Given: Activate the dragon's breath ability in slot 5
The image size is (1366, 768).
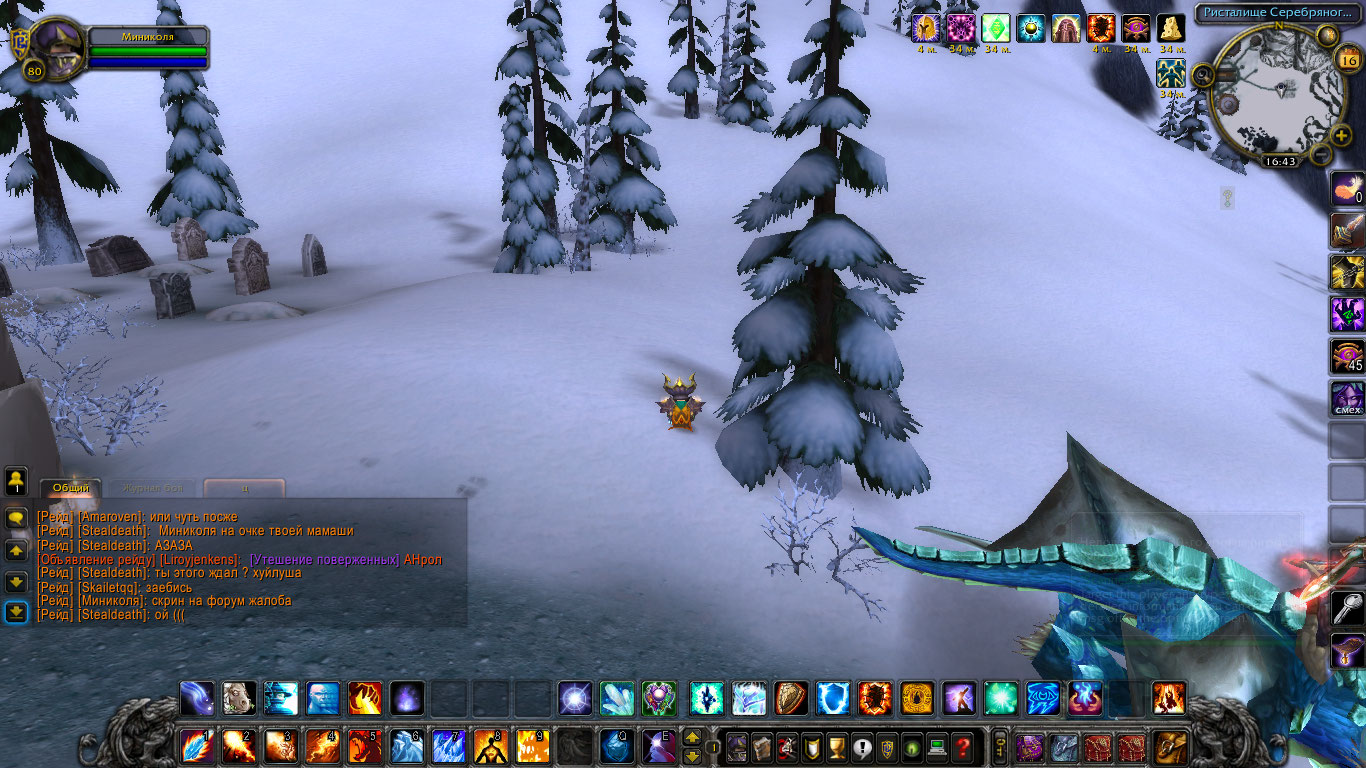Looking at the screenshot, I should [x=365, y=746].
